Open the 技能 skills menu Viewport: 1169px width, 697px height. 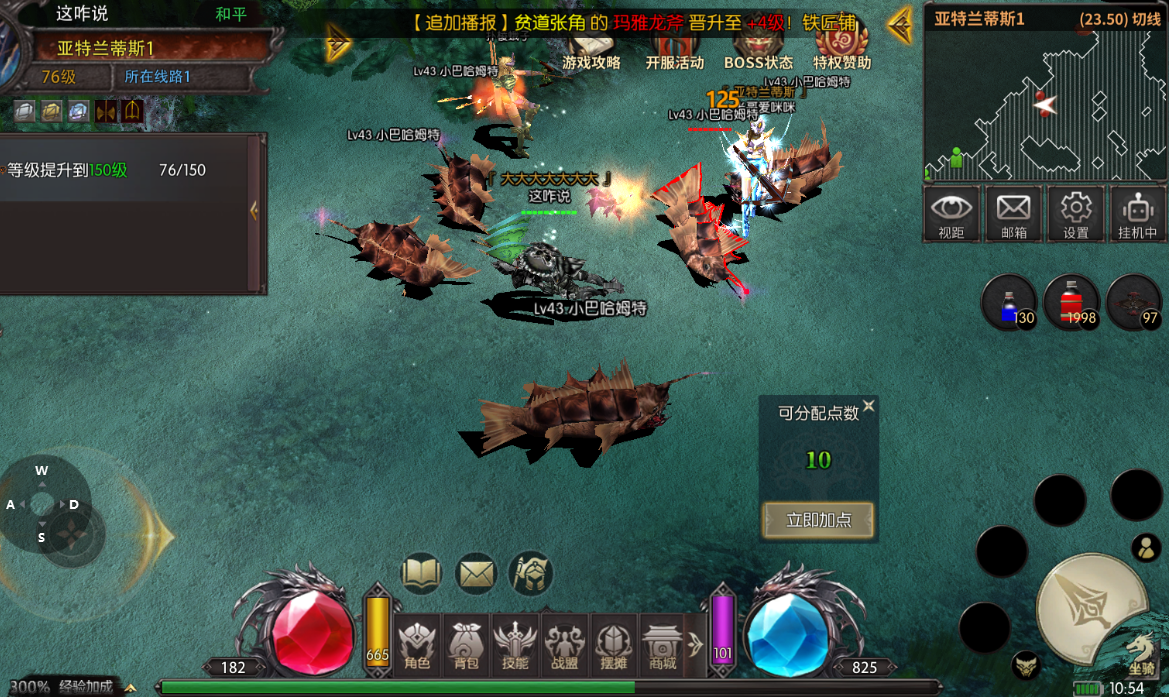pos(515,643)
